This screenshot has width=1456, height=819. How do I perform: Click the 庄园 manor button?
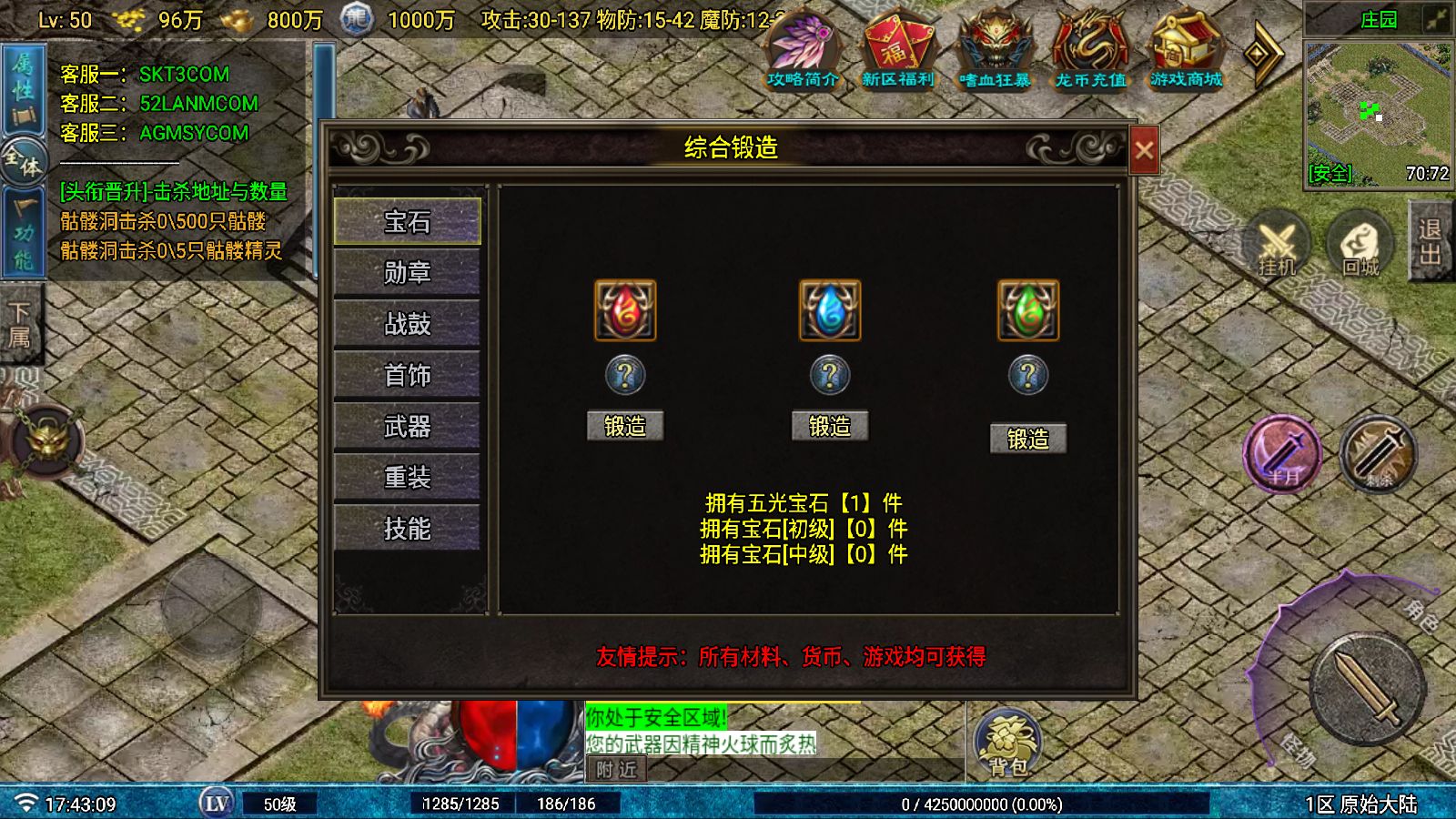click(1379, 18)
